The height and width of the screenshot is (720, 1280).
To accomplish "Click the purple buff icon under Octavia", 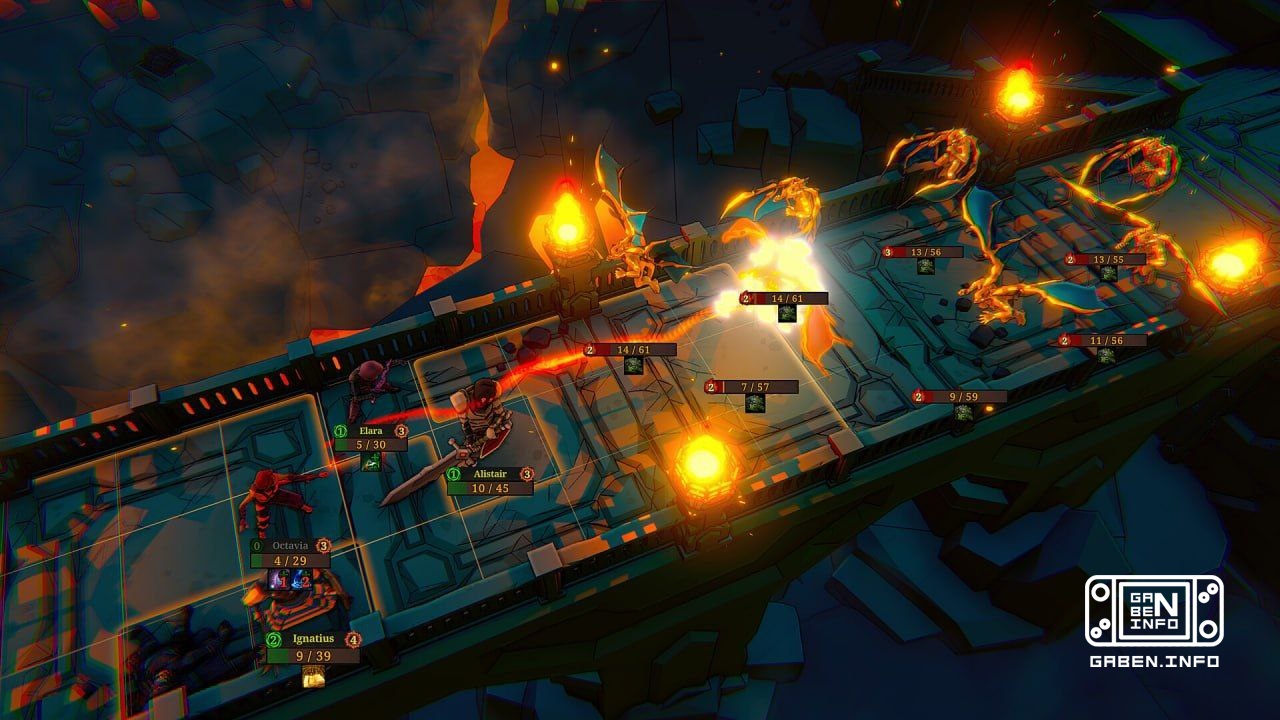I will (277, 580).
